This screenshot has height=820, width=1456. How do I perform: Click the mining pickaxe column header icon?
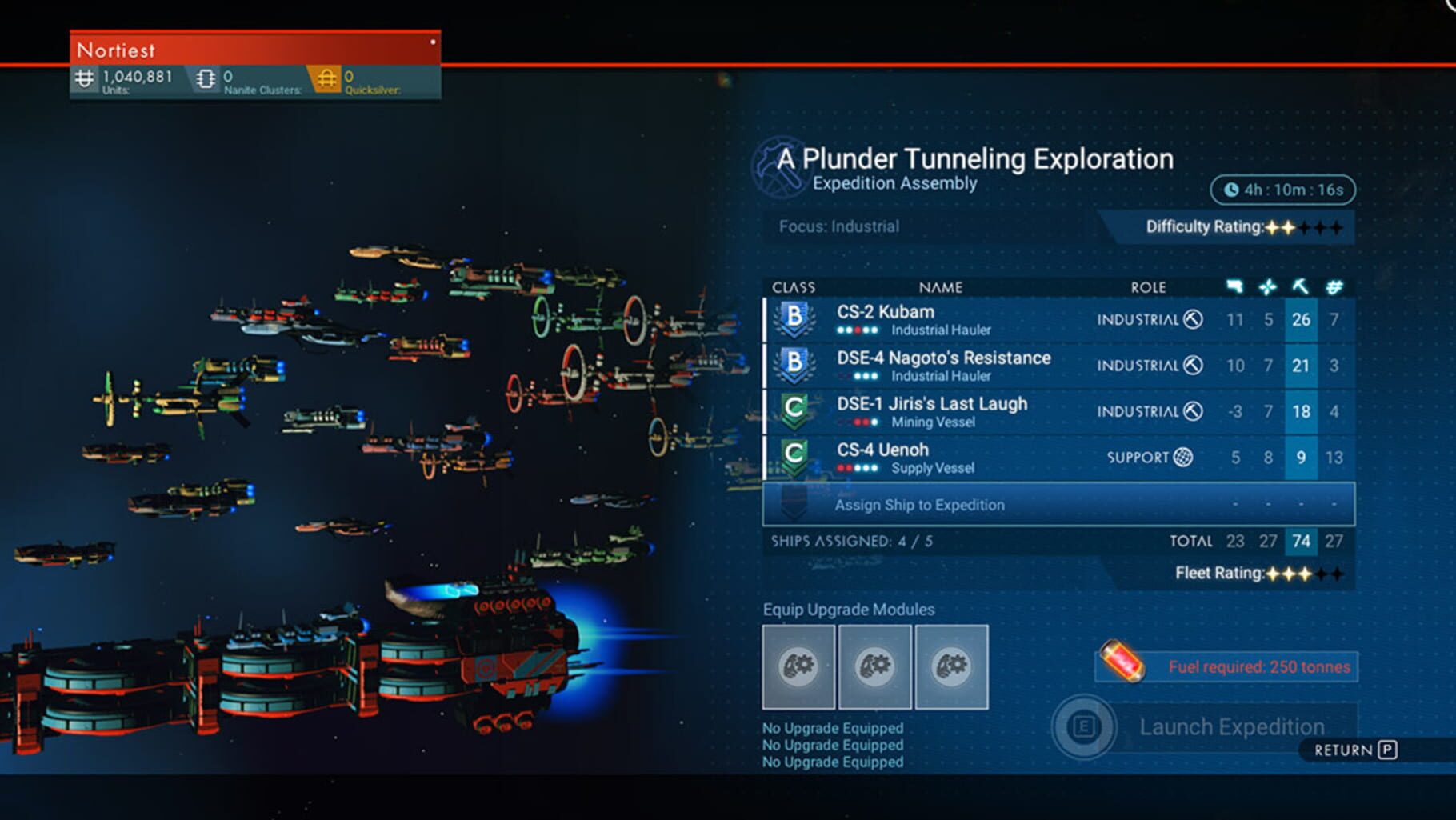click(x=1302, y=286)
